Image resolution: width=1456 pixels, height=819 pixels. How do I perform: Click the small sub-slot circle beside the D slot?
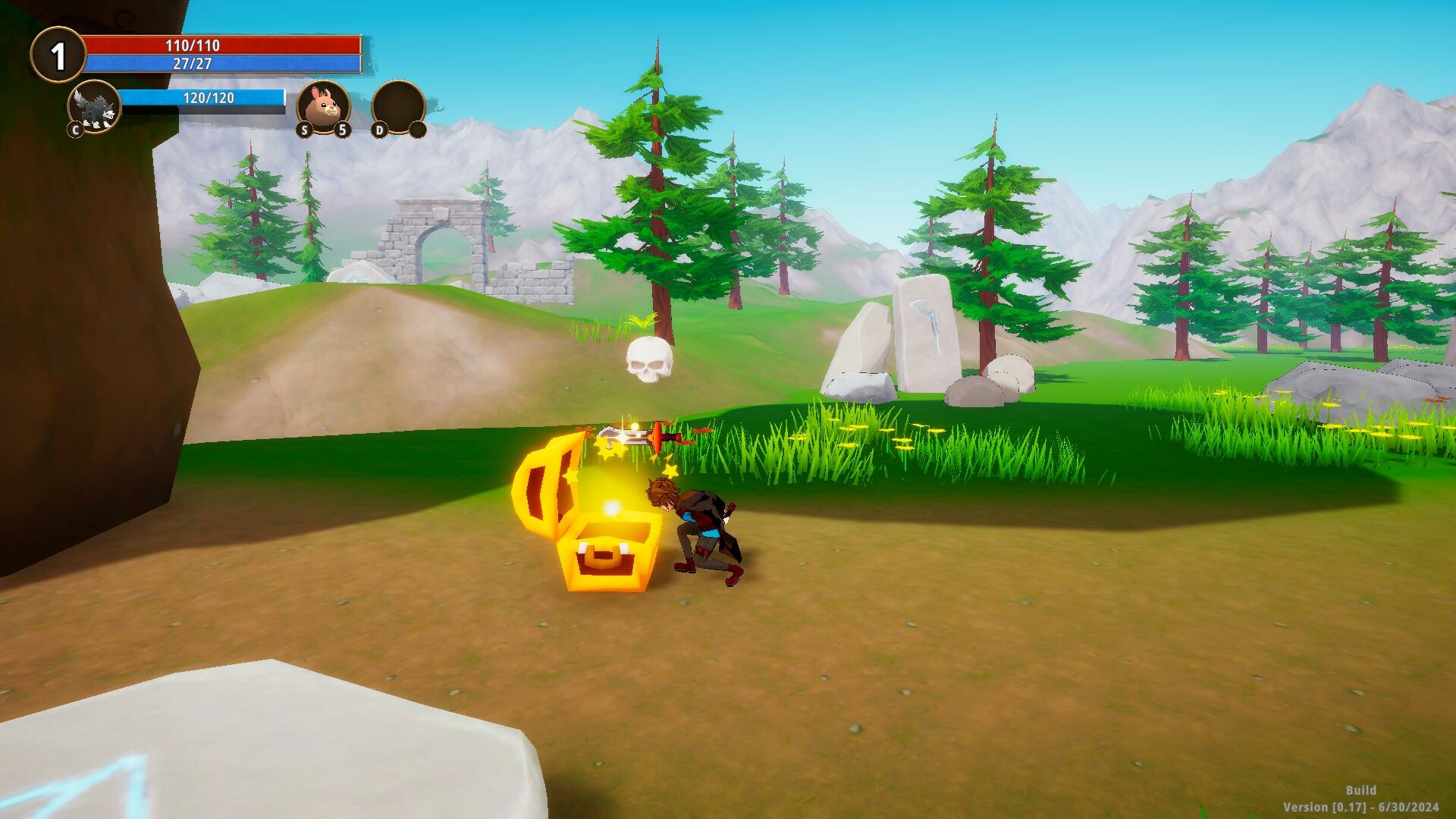[419, 130]
